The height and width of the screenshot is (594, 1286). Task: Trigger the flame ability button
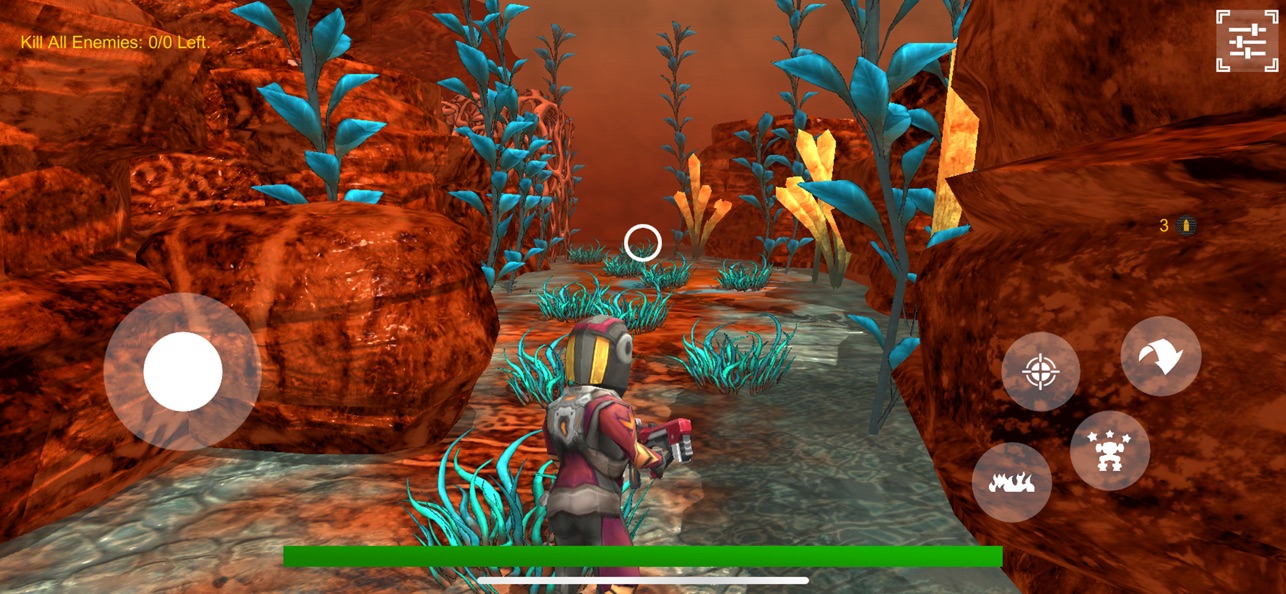(x=1011, y=482)
